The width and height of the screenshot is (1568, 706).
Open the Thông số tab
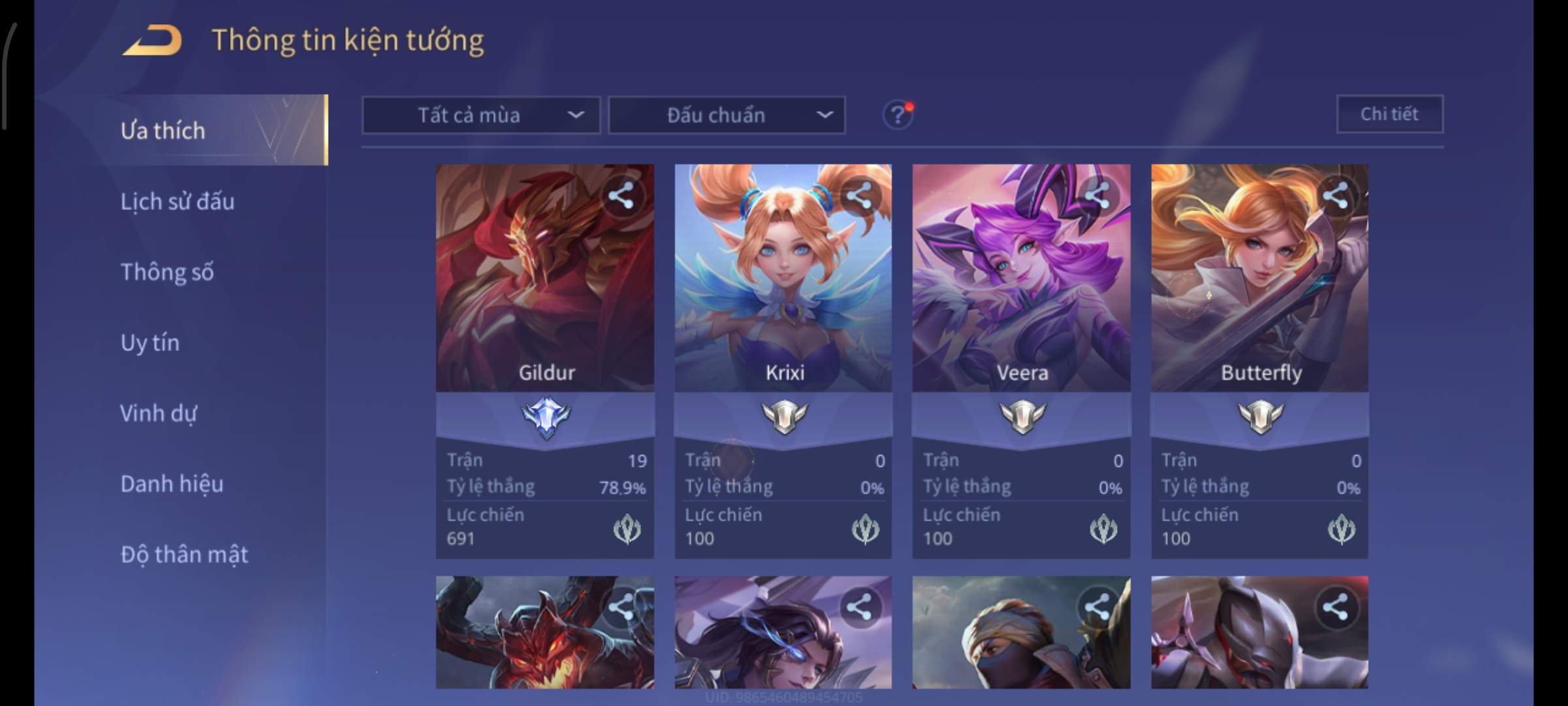(x=167, y=272)
